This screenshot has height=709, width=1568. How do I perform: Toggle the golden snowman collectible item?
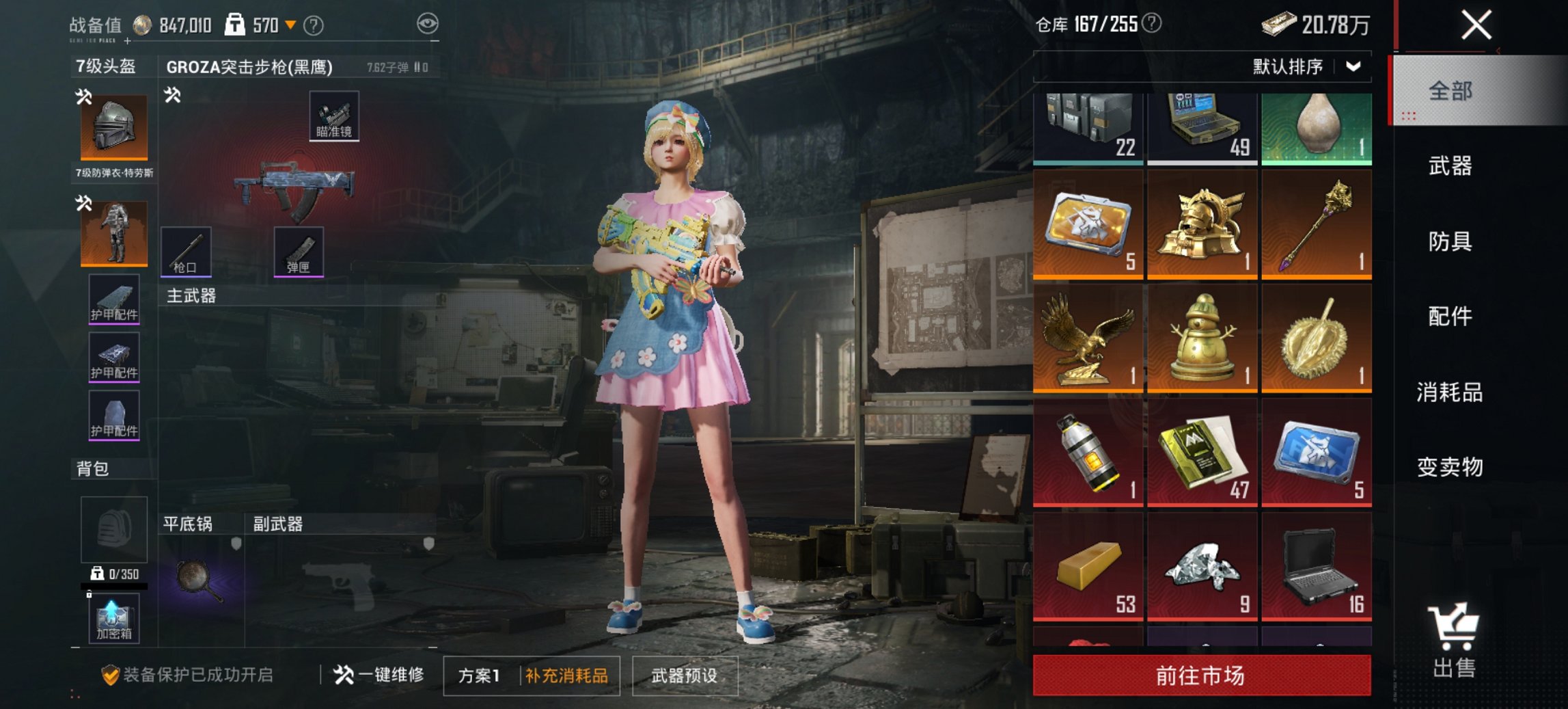coord(1201,338)
